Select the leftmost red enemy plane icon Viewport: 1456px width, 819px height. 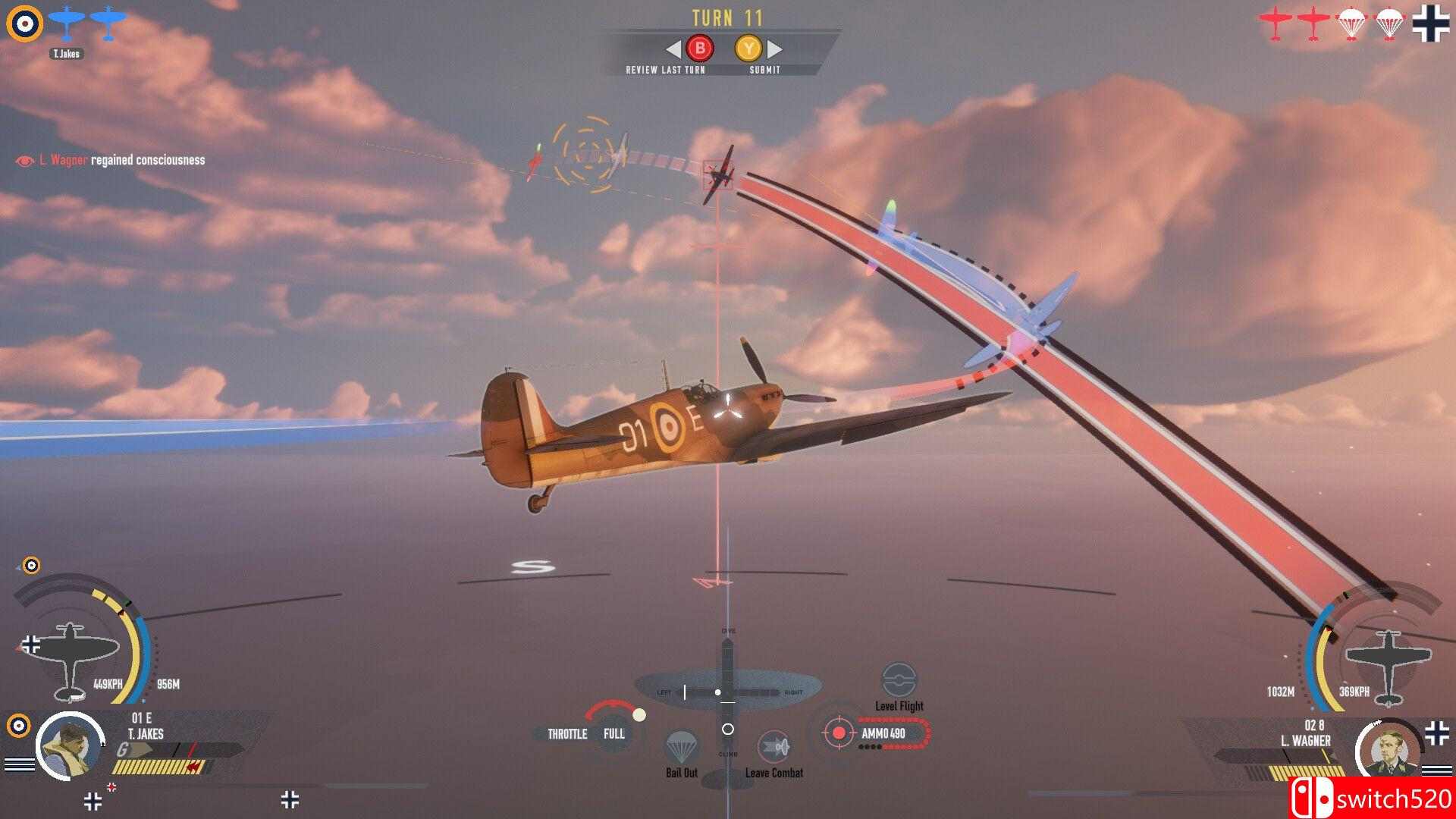1276,24
